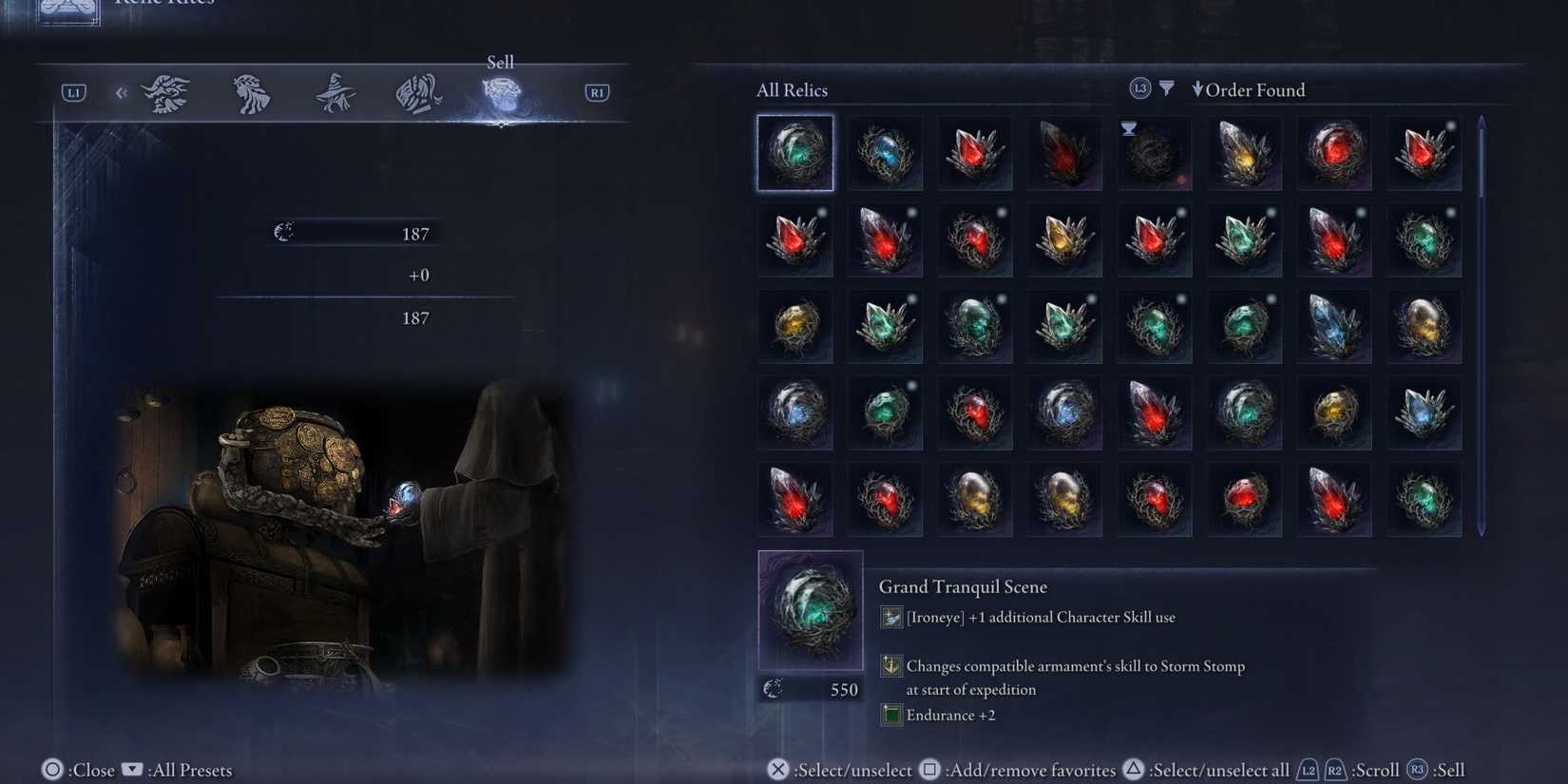Select the Guardian bird-helm character icon
The height and width of the screenshot is (784, 1568).
coord(418,91)
